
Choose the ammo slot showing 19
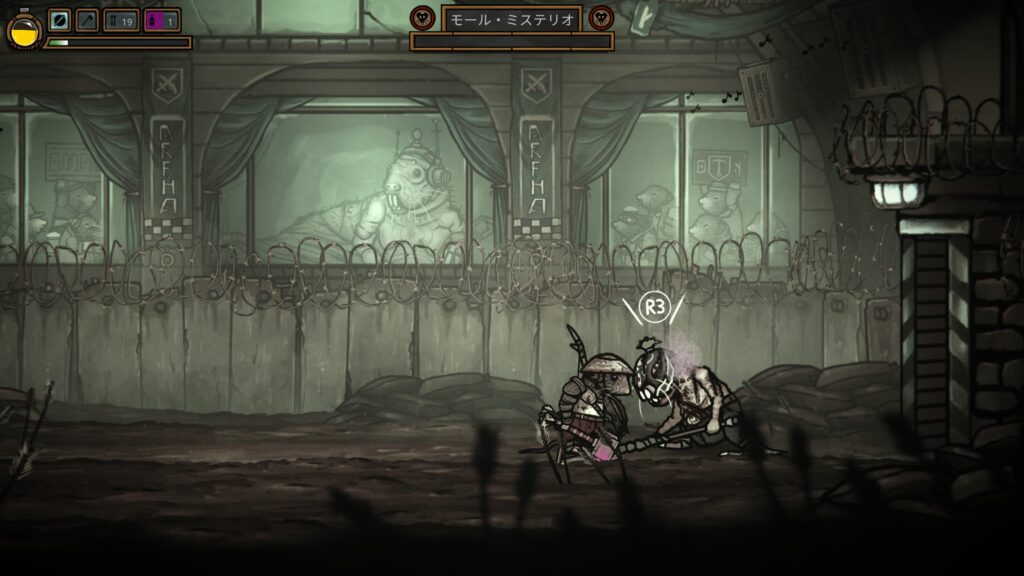tap(121, 21)
